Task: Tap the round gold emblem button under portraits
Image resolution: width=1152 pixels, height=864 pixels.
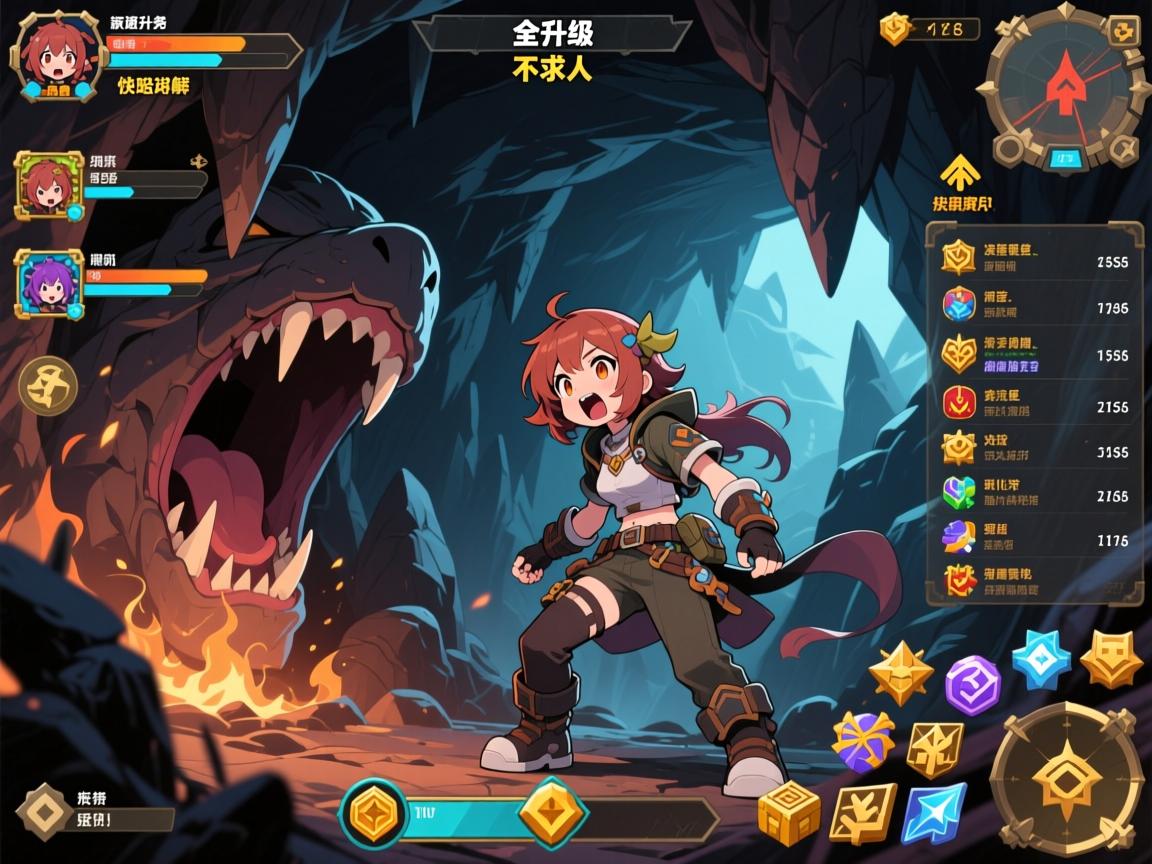Action: 48,386
